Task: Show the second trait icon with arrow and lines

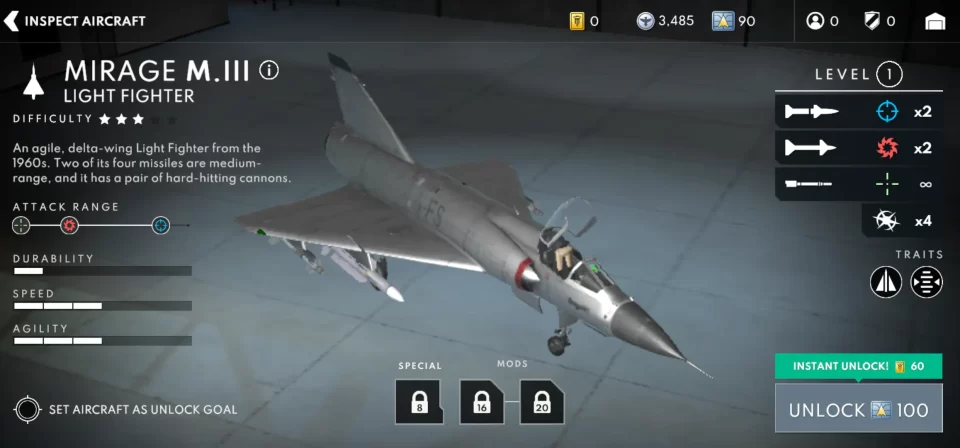Action: coord(927,282)
